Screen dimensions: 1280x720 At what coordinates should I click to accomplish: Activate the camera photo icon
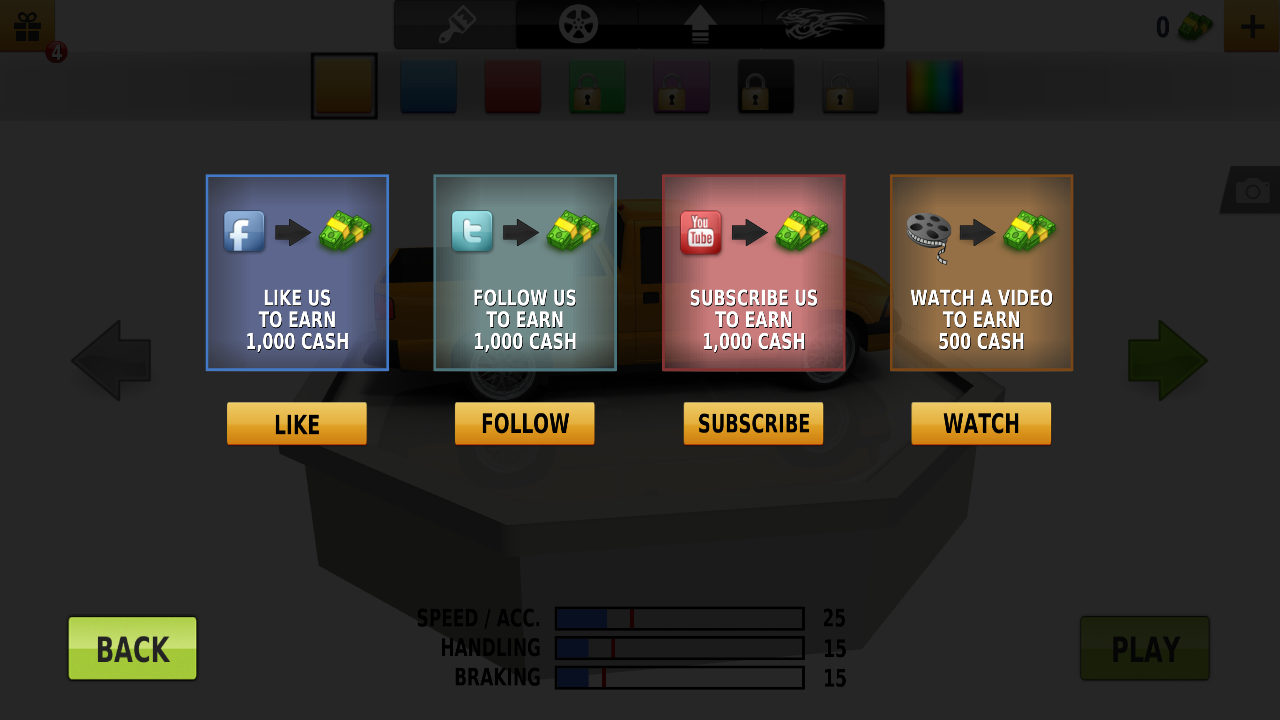click(x=1252, y=190)
